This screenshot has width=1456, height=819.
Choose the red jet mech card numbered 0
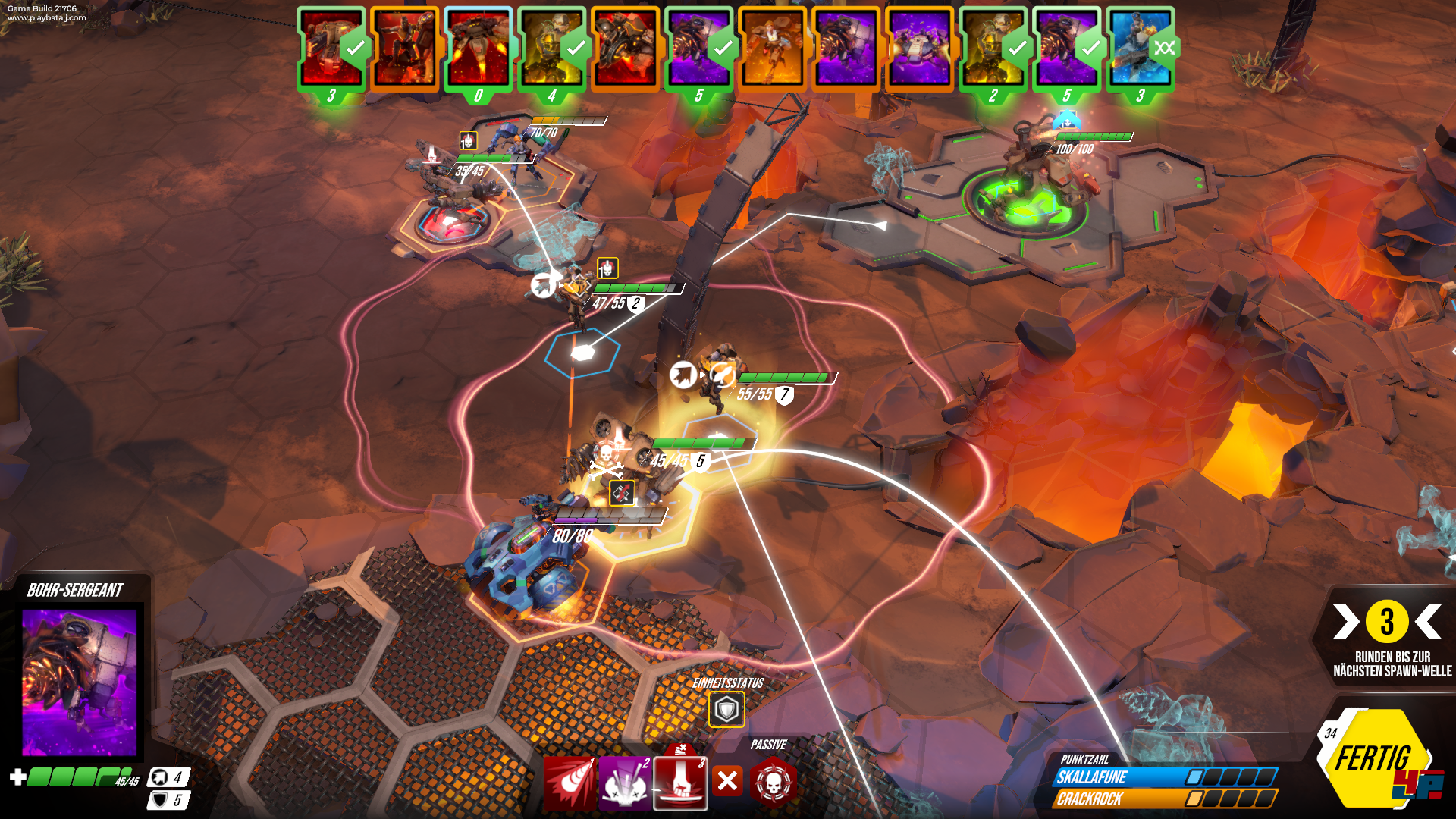pos(478,49)
